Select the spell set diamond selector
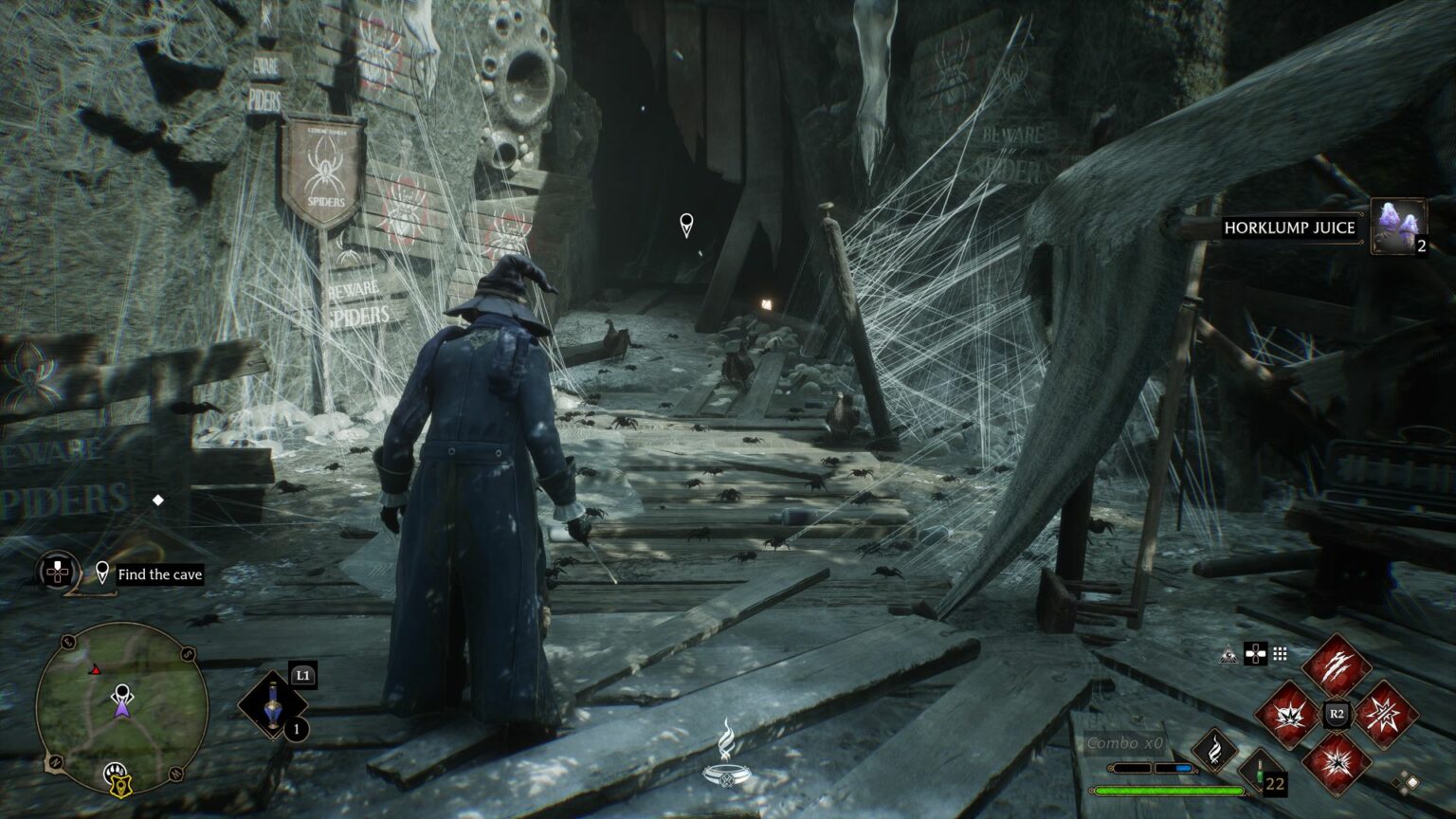Screen dimensions: 1456x819 (1406, 783)
